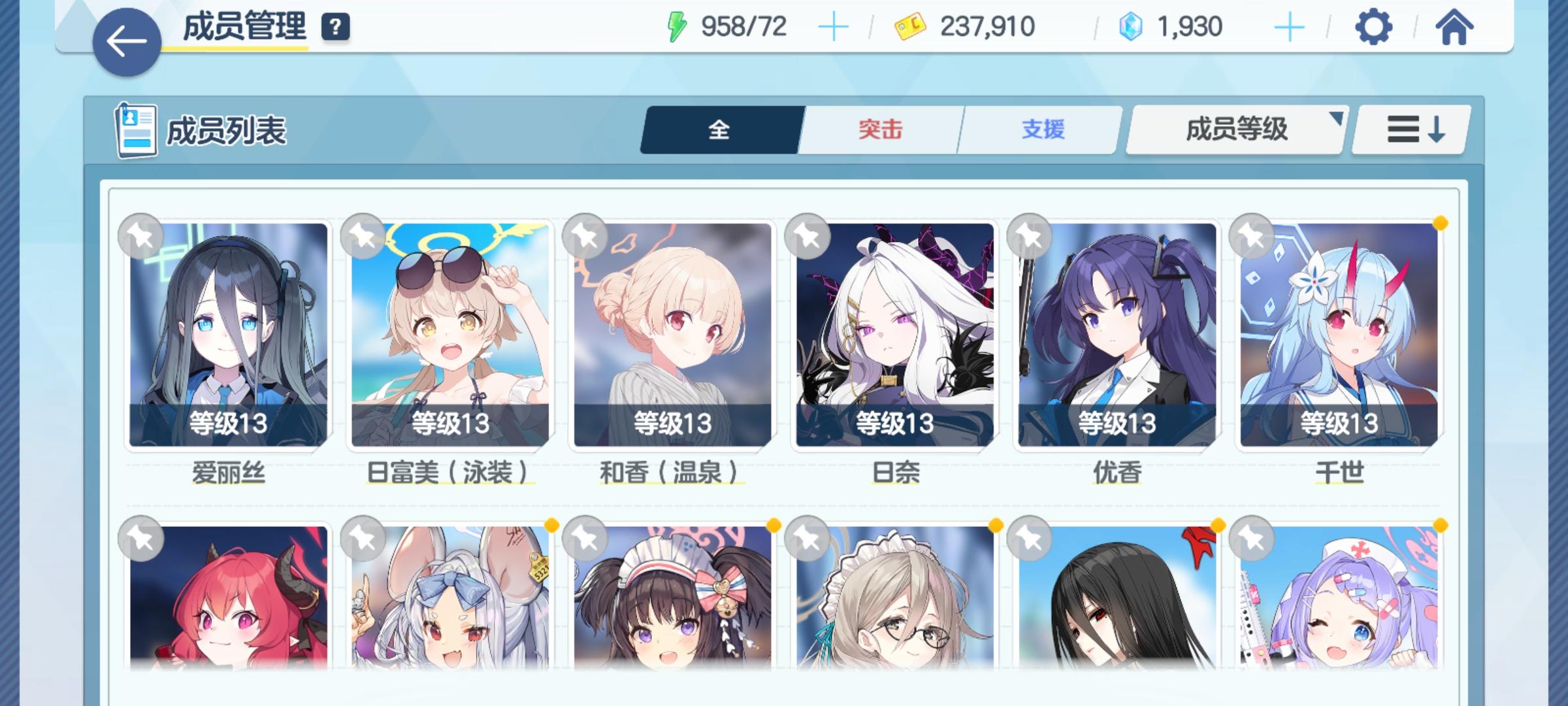Viewport: 1568px width, 706px height.
Task: Expand sort options using the dropdown triangle
Action: point(1335,120)
